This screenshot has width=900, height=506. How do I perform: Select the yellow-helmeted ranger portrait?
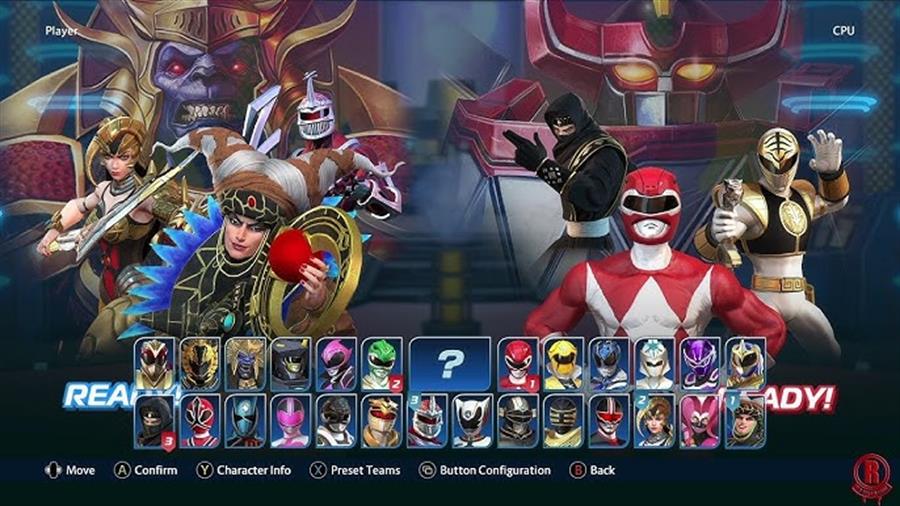click(563, 363)
